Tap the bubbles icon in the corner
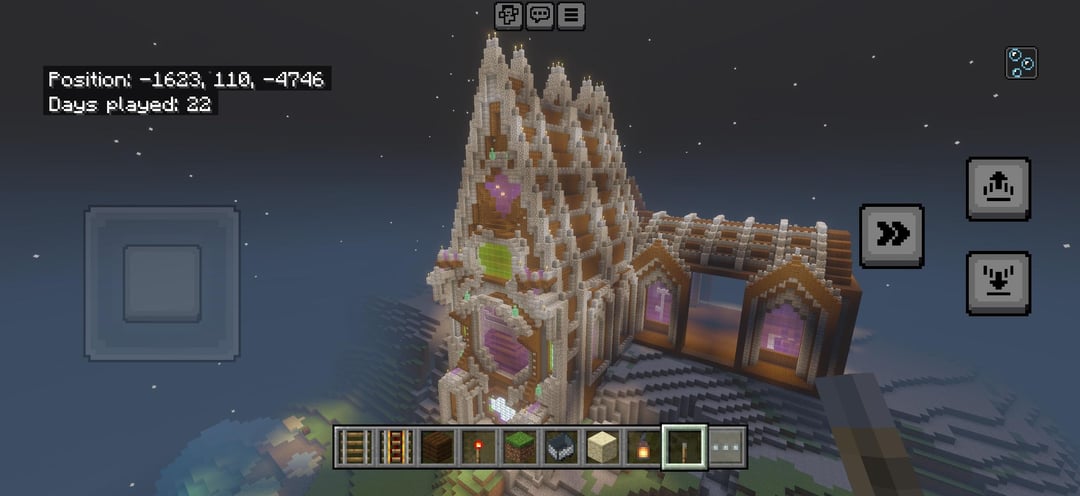1080x496 pixels. (1021, 63)
